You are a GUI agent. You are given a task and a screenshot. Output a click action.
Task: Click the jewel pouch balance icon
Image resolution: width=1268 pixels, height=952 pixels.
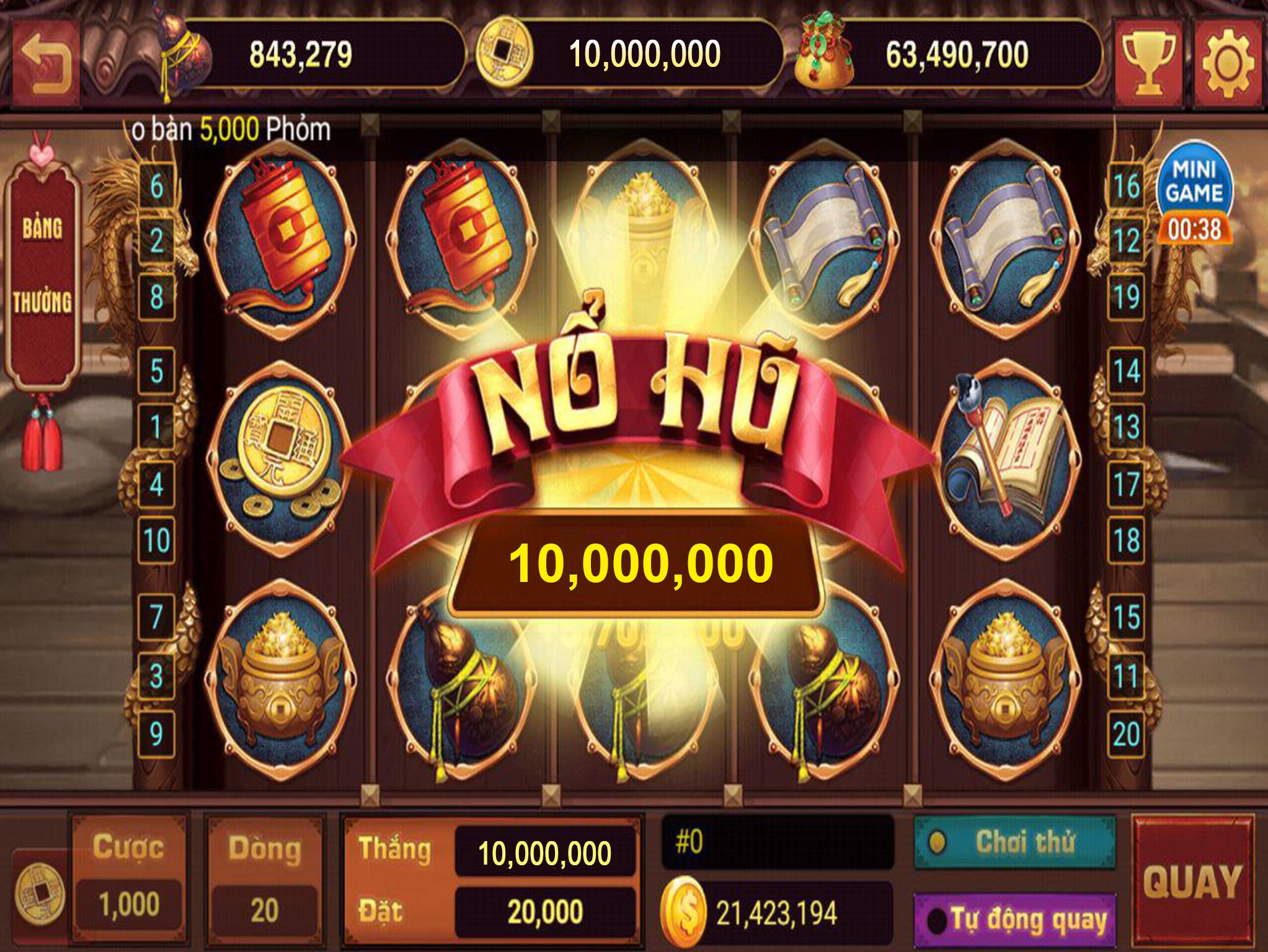pos(825,53)
